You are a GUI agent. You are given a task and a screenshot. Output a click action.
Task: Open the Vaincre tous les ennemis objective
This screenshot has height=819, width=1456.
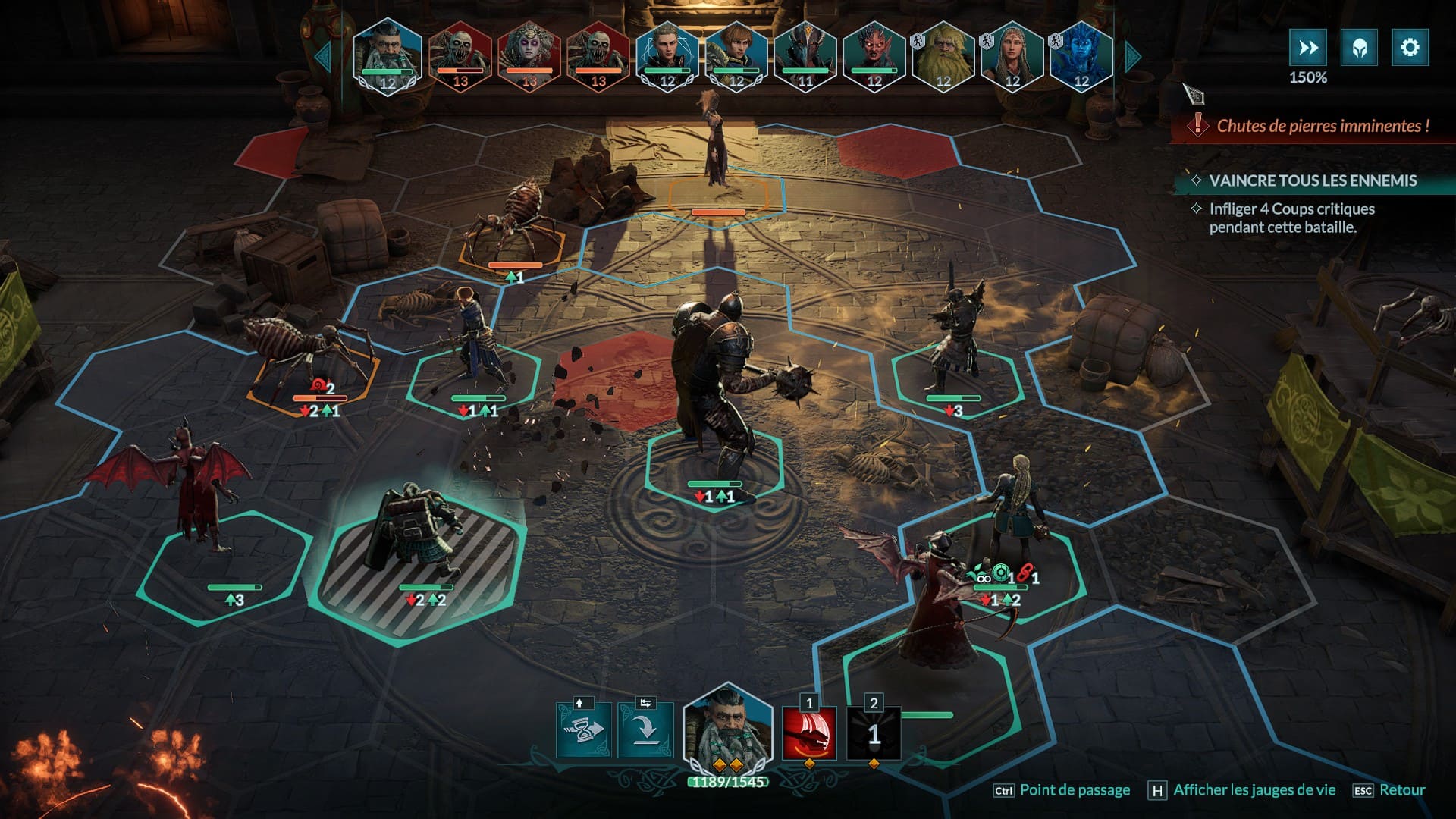tap(1312, 180)
